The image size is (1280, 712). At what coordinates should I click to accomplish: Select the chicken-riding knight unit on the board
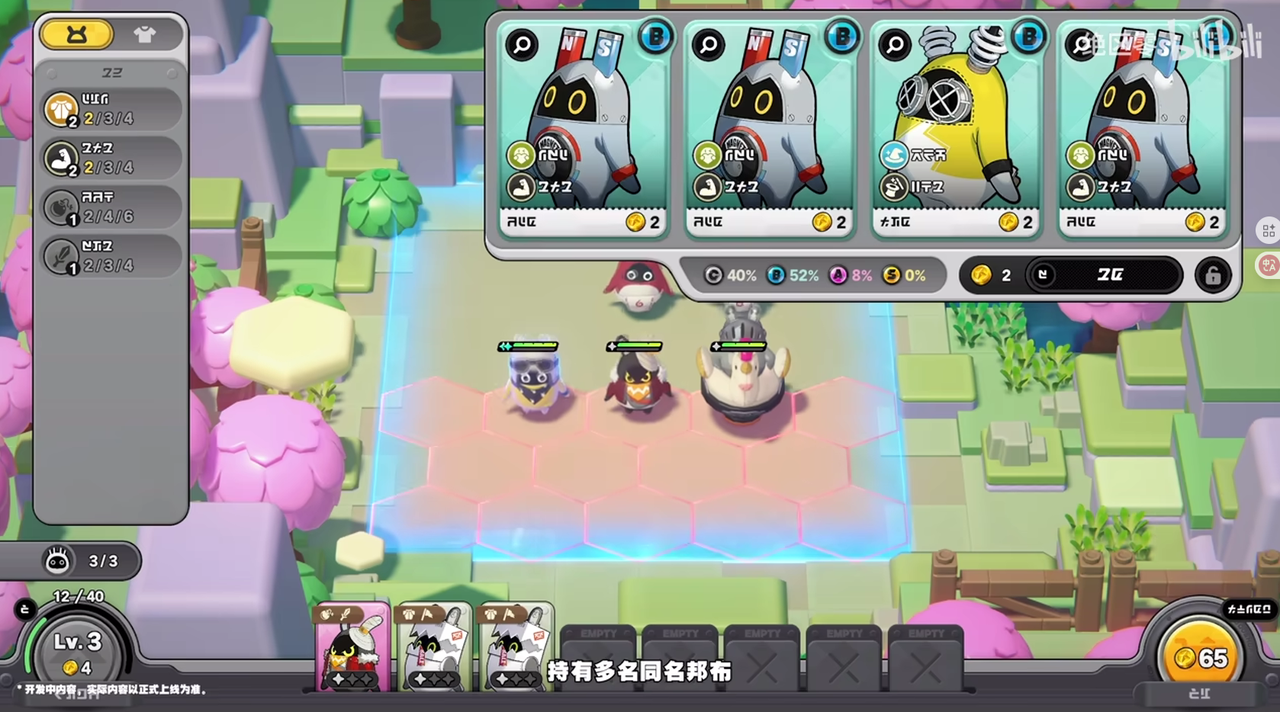(x=741, y=381)
